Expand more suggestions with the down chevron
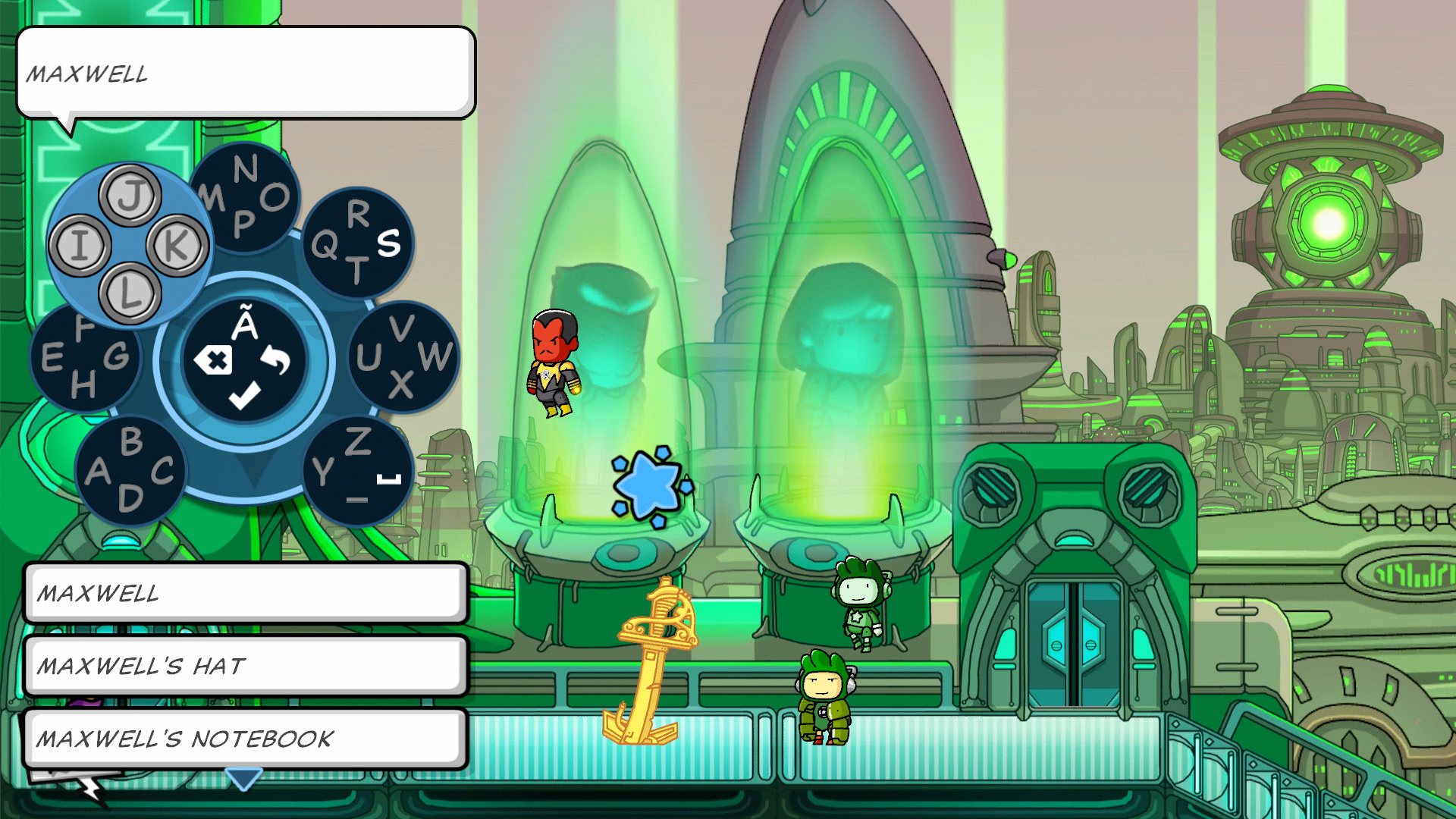1456x819 pixels. click(x=245, y=777)
